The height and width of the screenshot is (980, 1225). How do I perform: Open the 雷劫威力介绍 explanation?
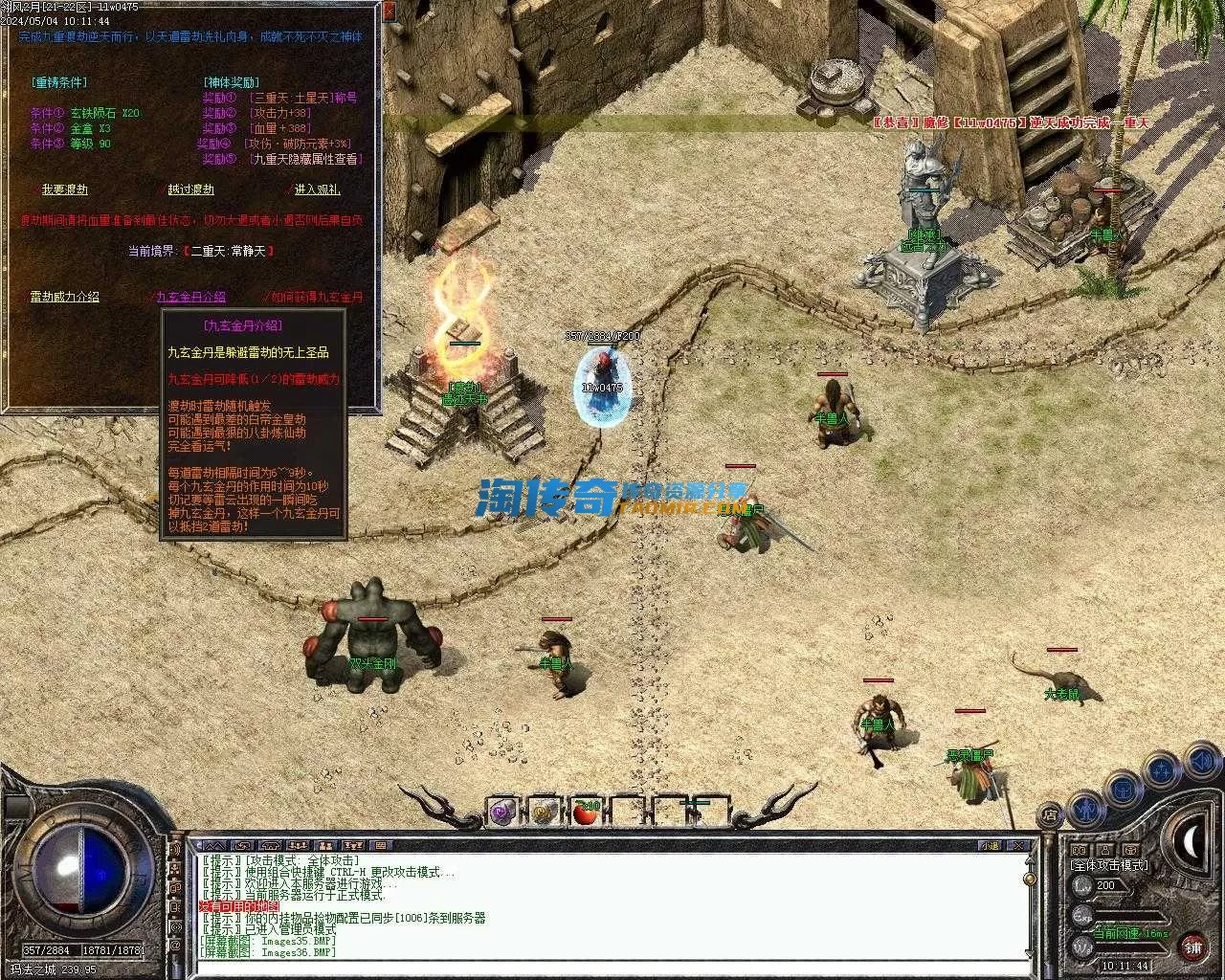click(64, 297)
